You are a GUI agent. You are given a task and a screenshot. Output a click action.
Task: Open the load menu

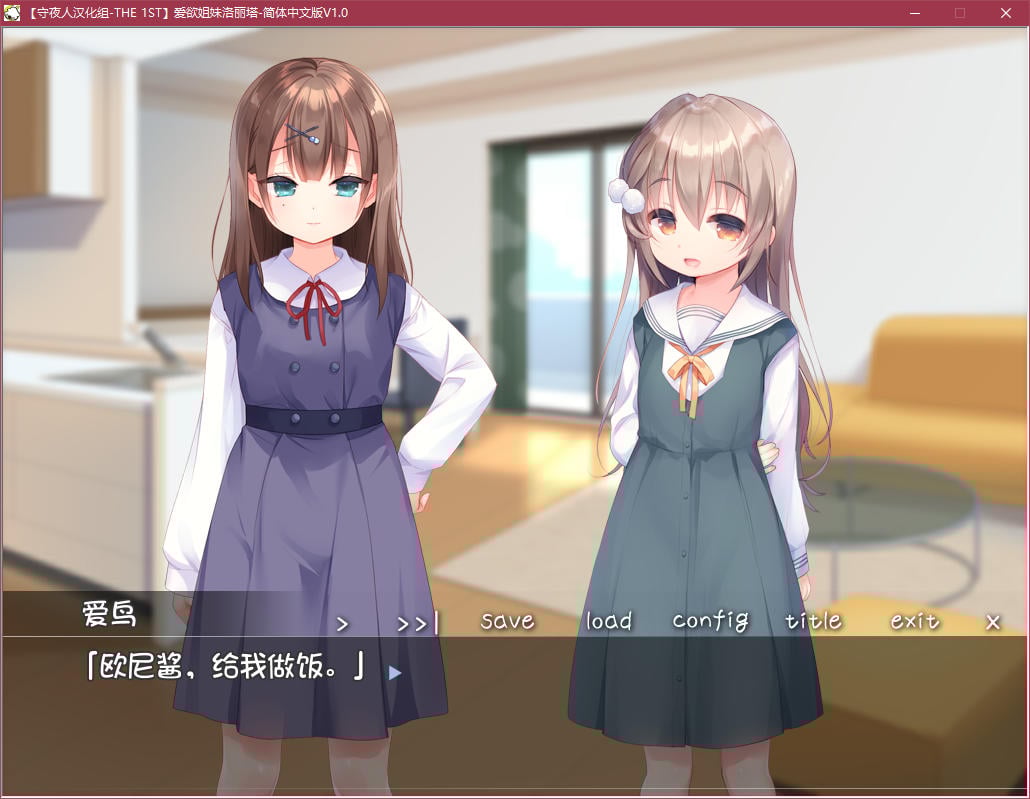[608, 621]
